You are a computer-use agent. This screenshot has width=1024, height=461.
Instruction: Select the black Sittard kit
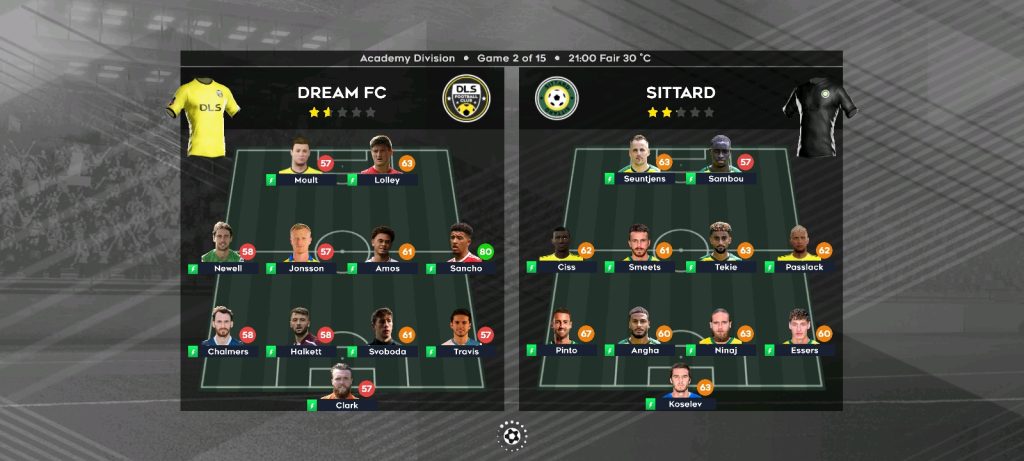tap(817, 116)
